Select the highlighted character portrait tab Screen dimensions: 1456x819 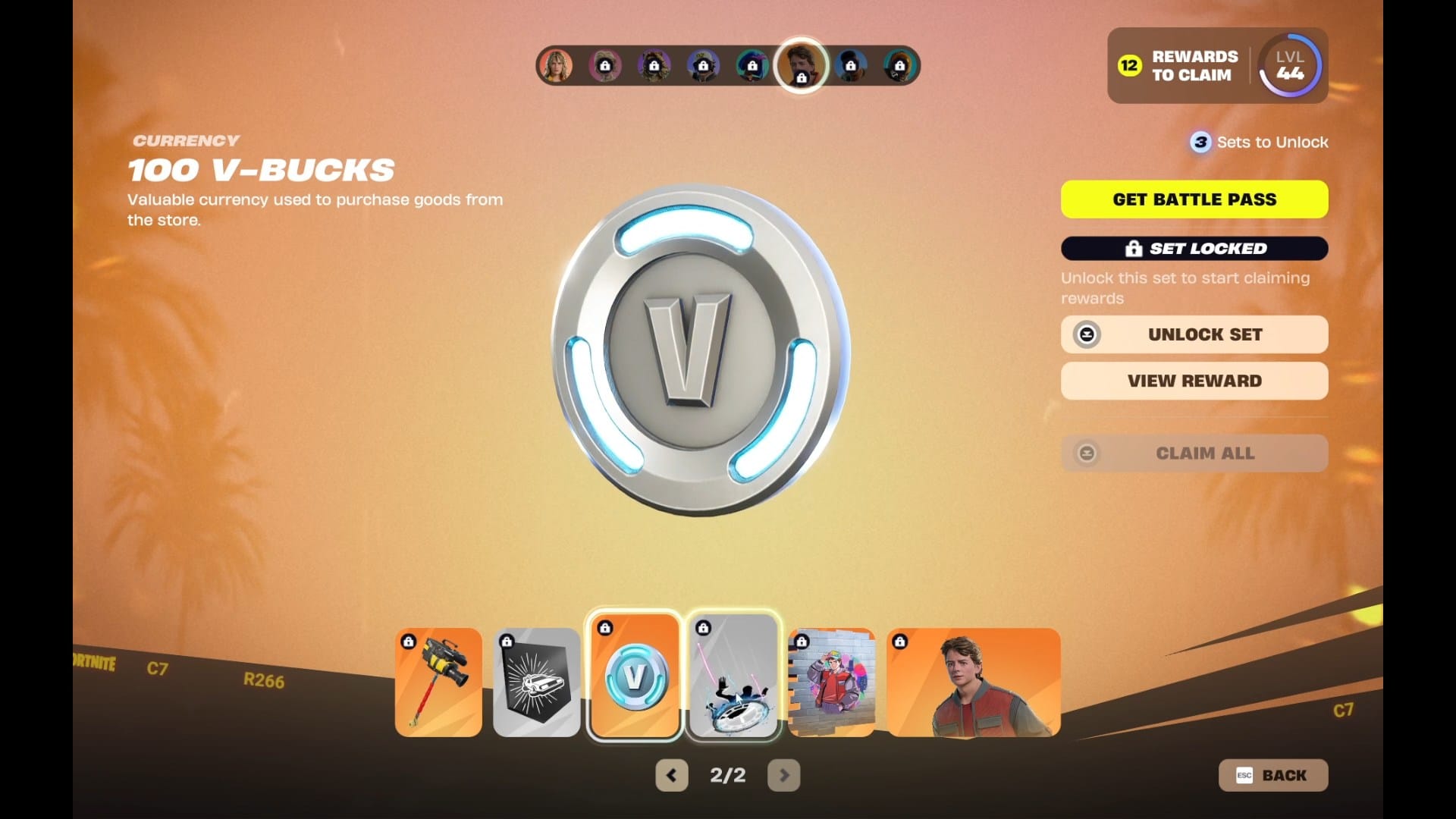pyautogui.click(x=802, y=65)
